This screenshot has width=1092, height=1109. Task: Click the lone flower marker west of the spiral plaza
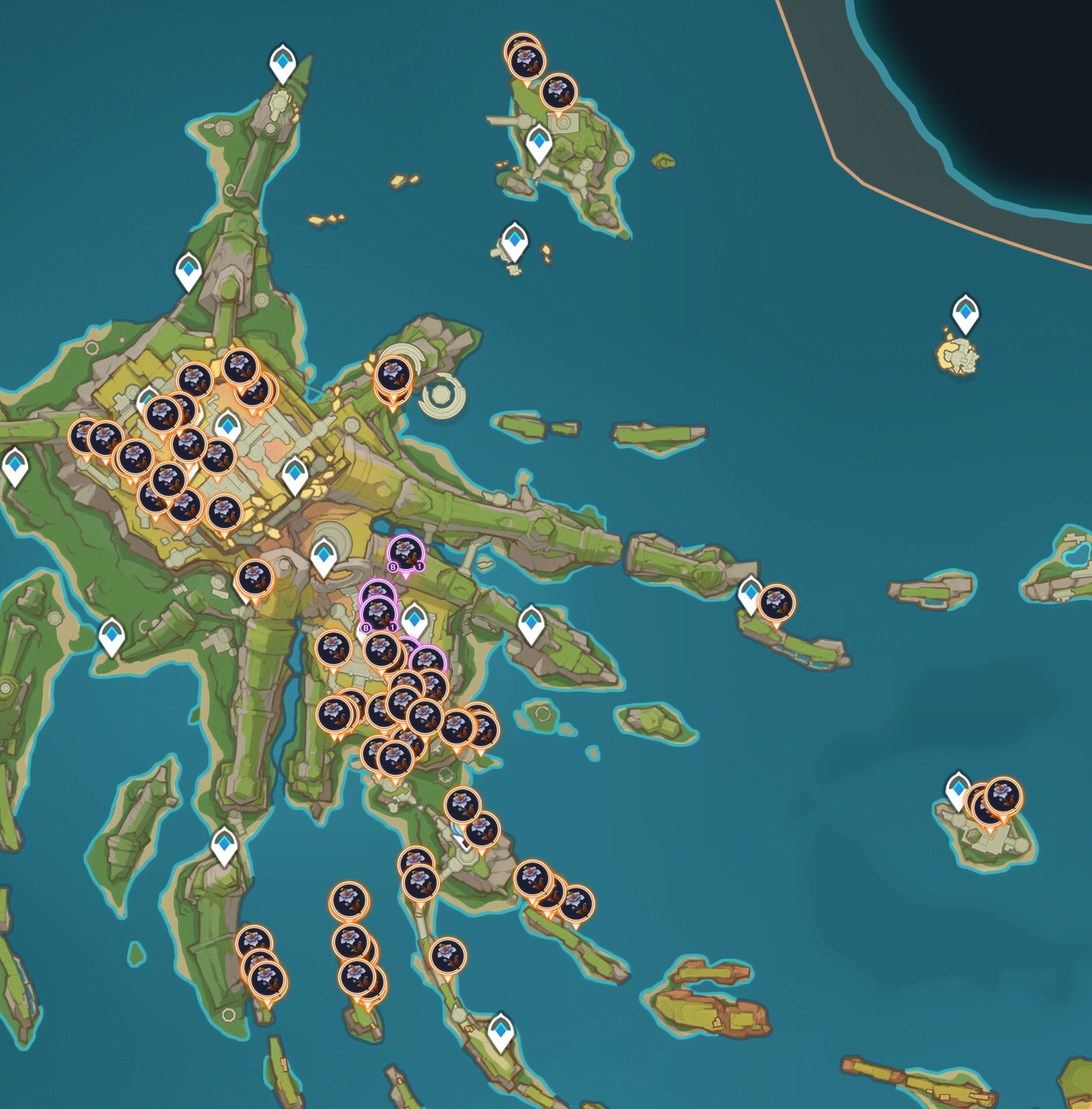[x=254, y=577]
